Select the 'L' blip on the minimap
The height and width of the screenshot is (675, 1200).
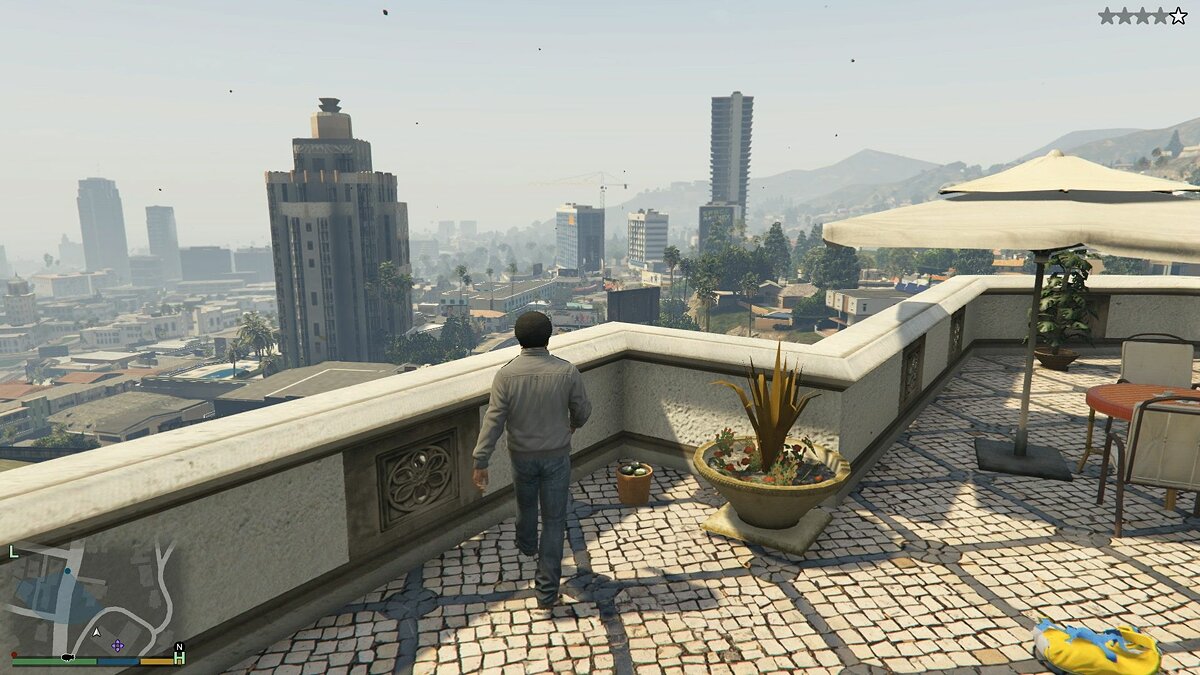click(x=13, y=551)
